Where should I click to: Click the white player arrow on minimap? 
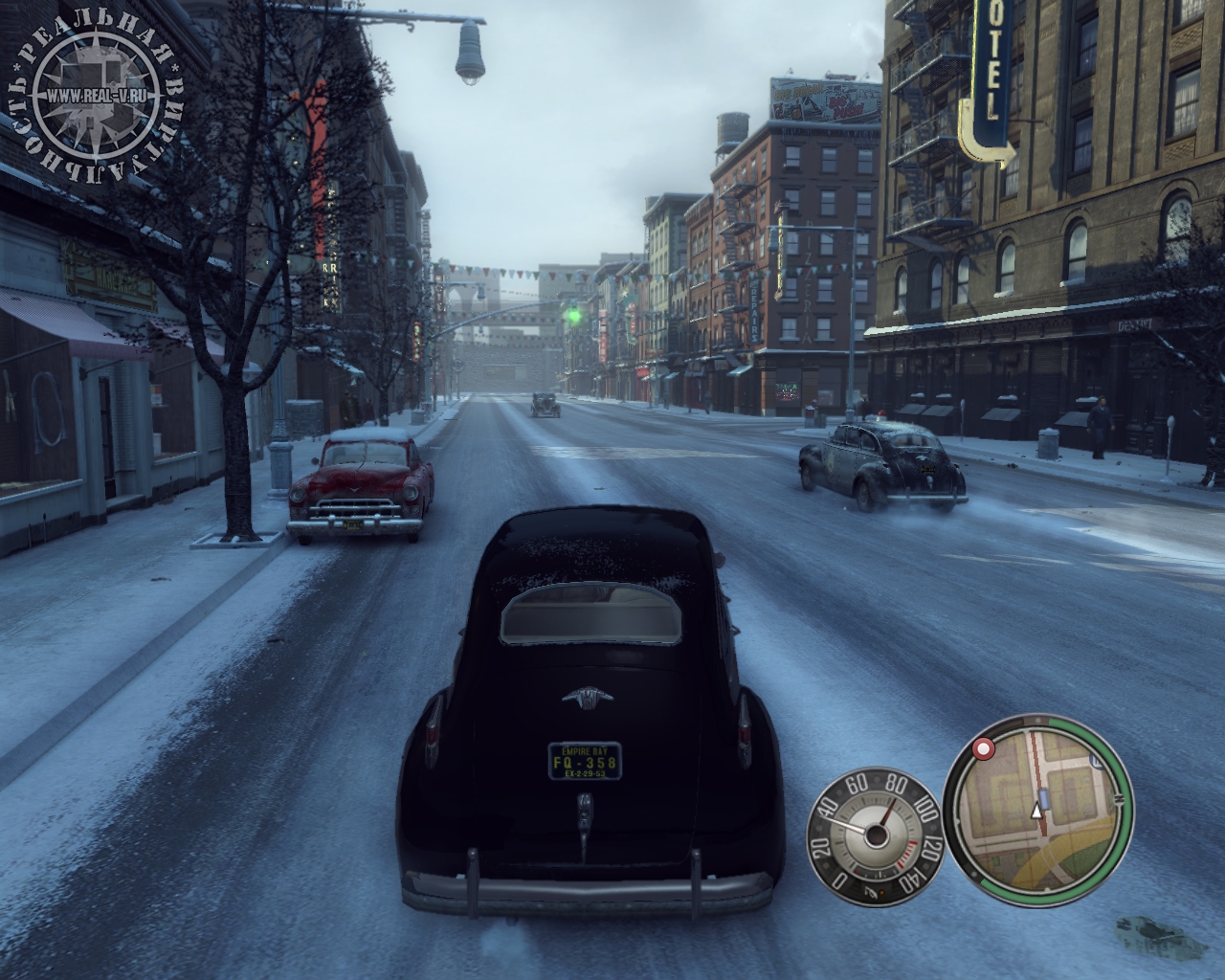1035,812
